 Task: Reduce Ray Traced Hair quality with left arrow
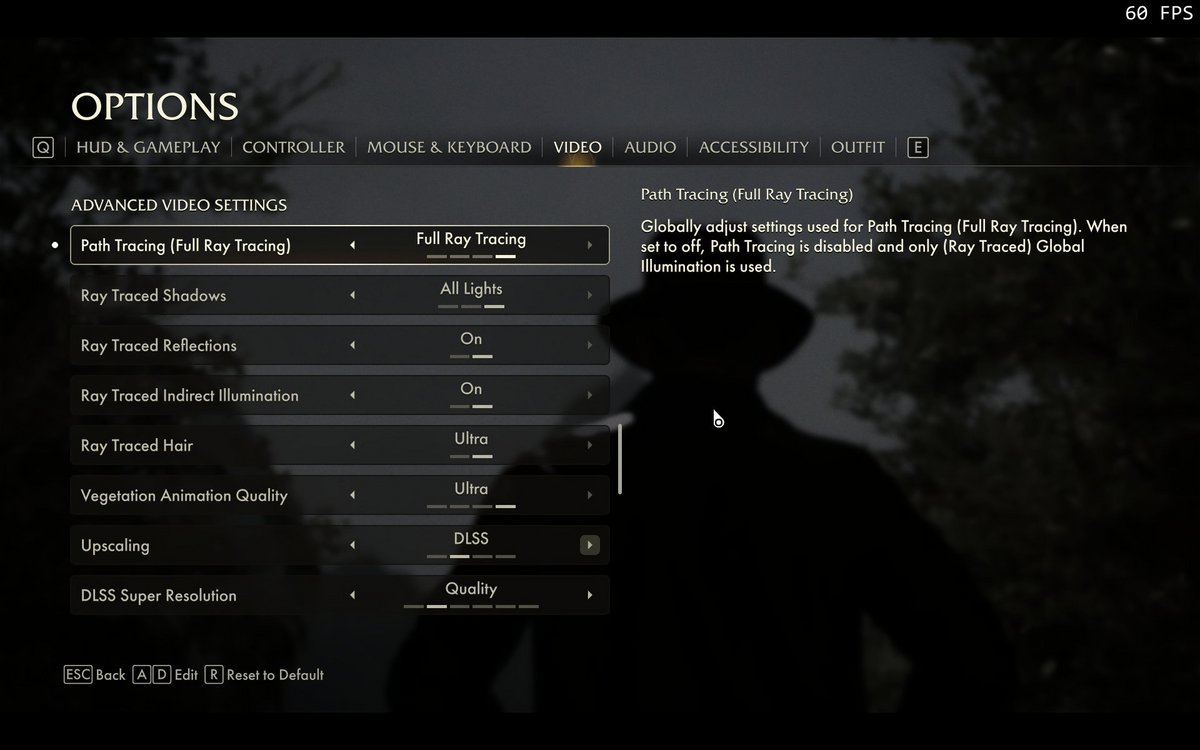coord(352,445)
